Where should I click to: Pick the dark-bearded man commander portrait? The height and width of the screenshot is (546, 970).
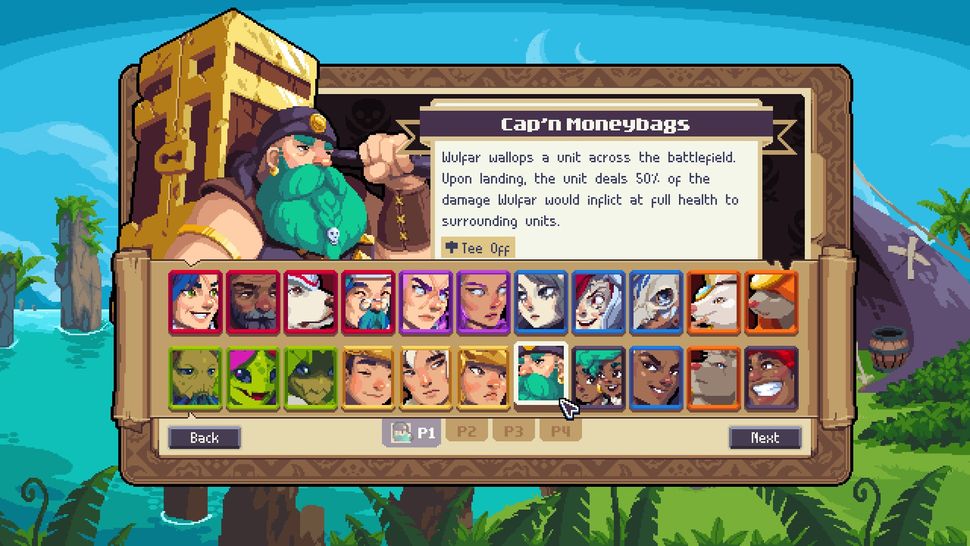click(253, 301)
